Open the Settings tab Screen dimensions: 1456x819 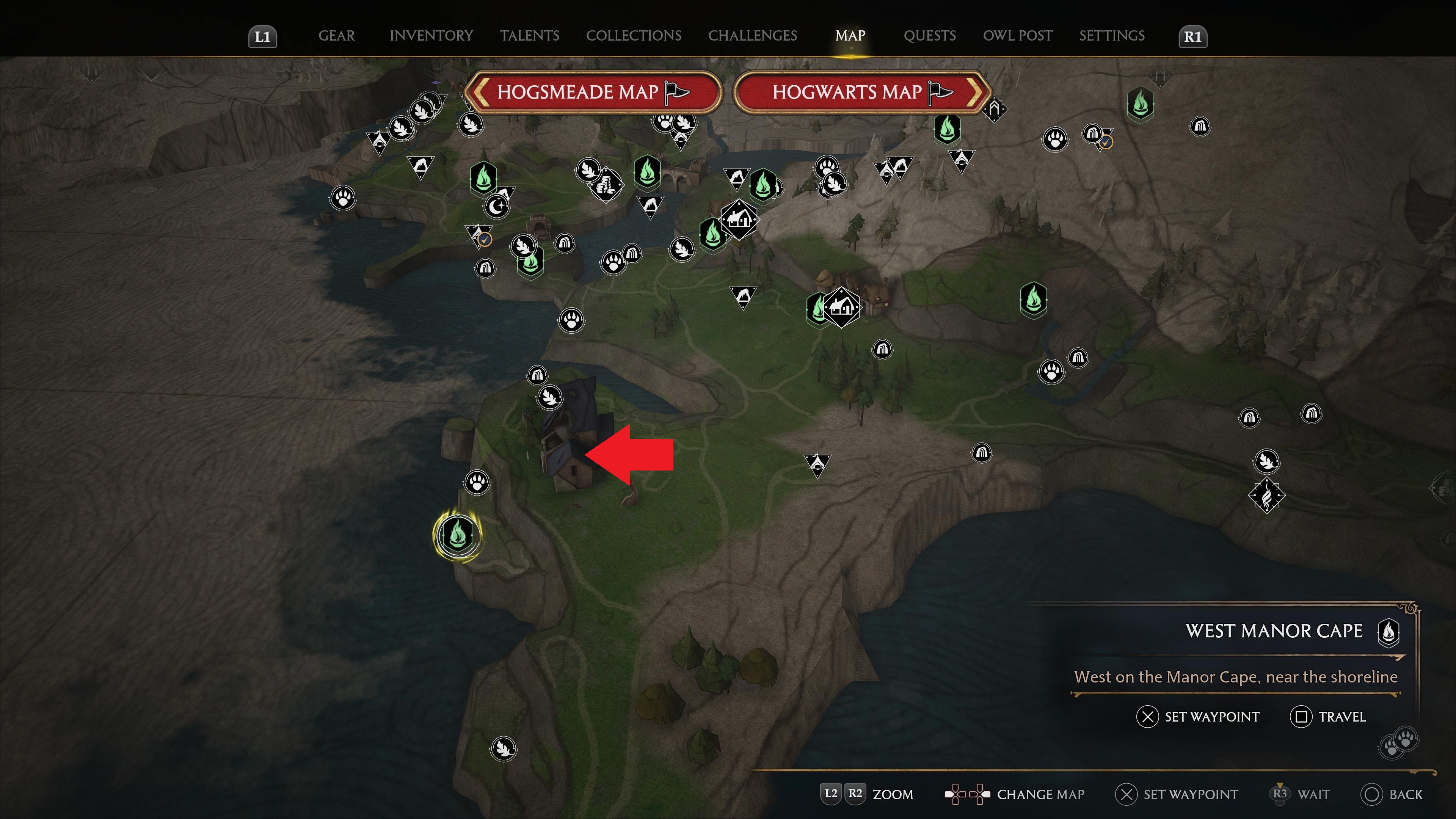point(1111,36)
